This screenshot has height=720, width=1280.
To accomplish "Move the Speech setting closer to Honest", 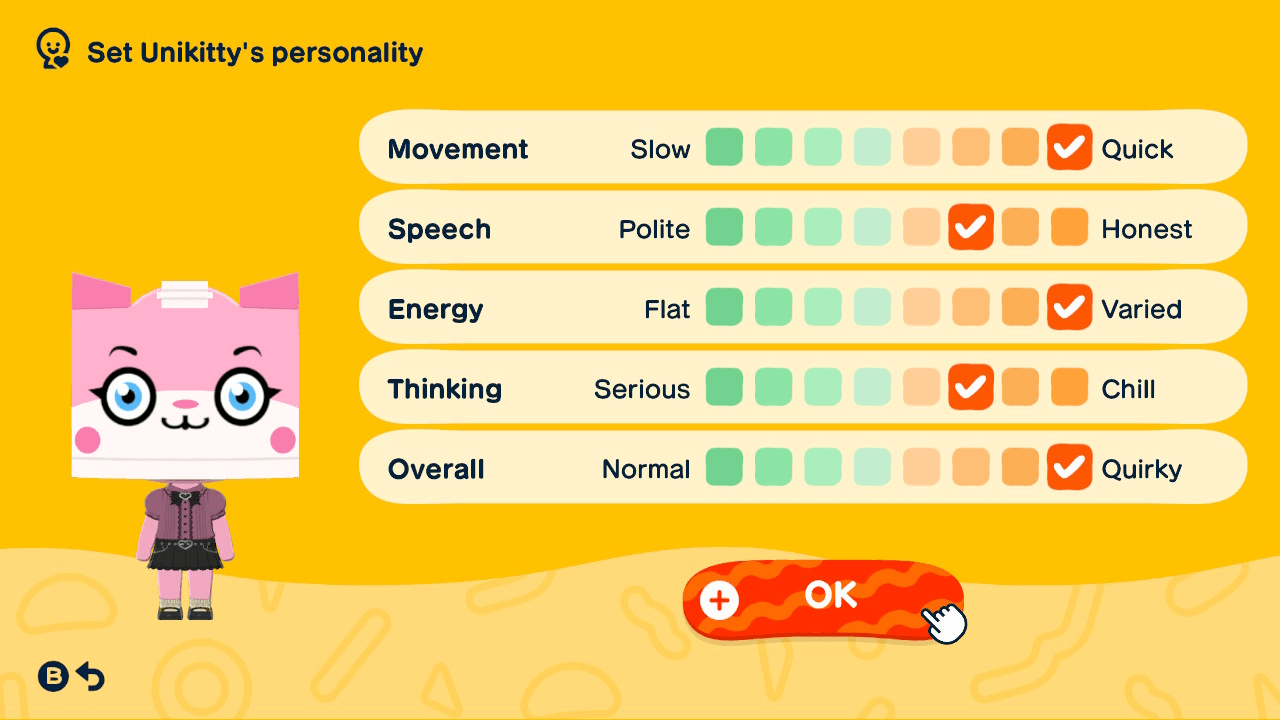I will click(x=1020, y=227).
